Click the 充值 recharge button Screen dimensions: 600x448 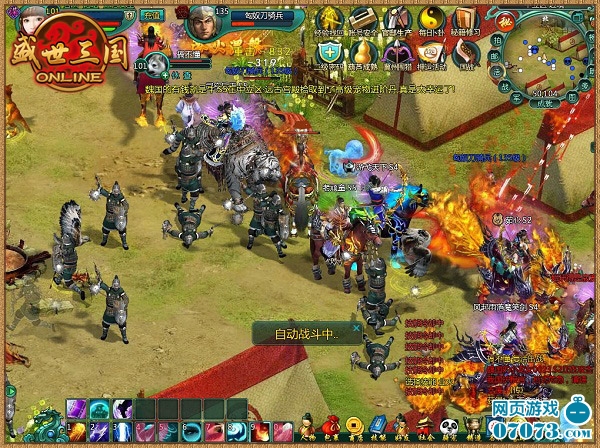coord(151,16)
